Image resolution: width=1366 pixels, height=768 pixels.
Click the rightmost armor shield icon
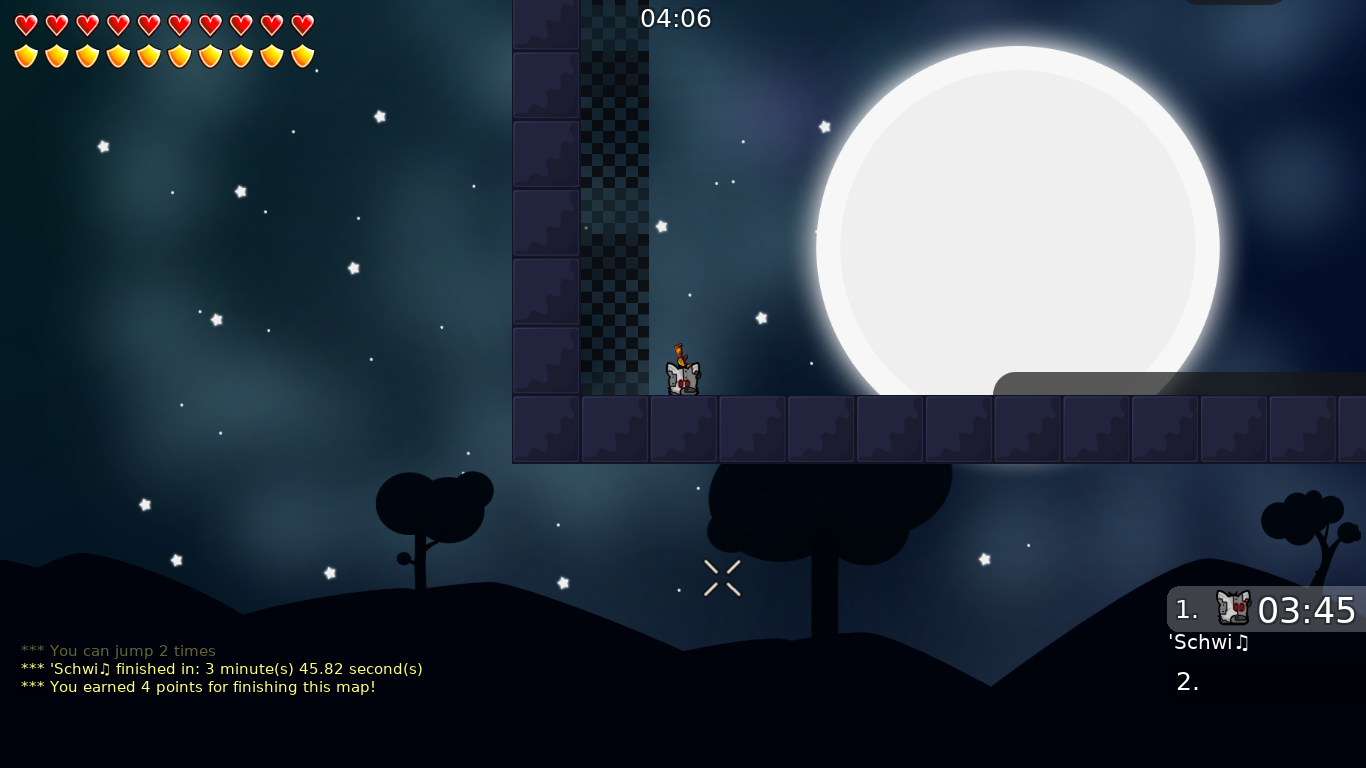point(302,56)
